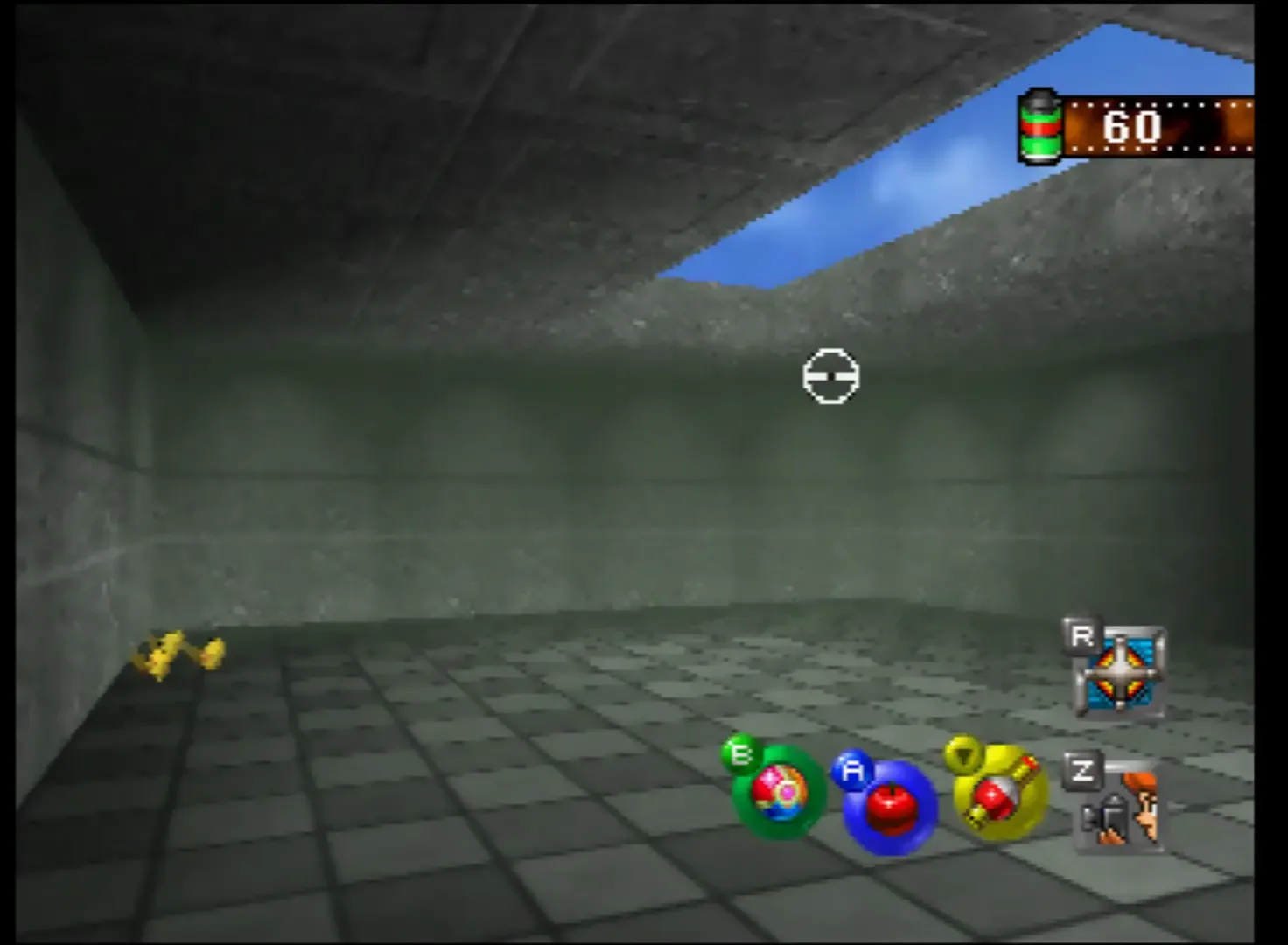Click the B button letter on the green orb

740,753
